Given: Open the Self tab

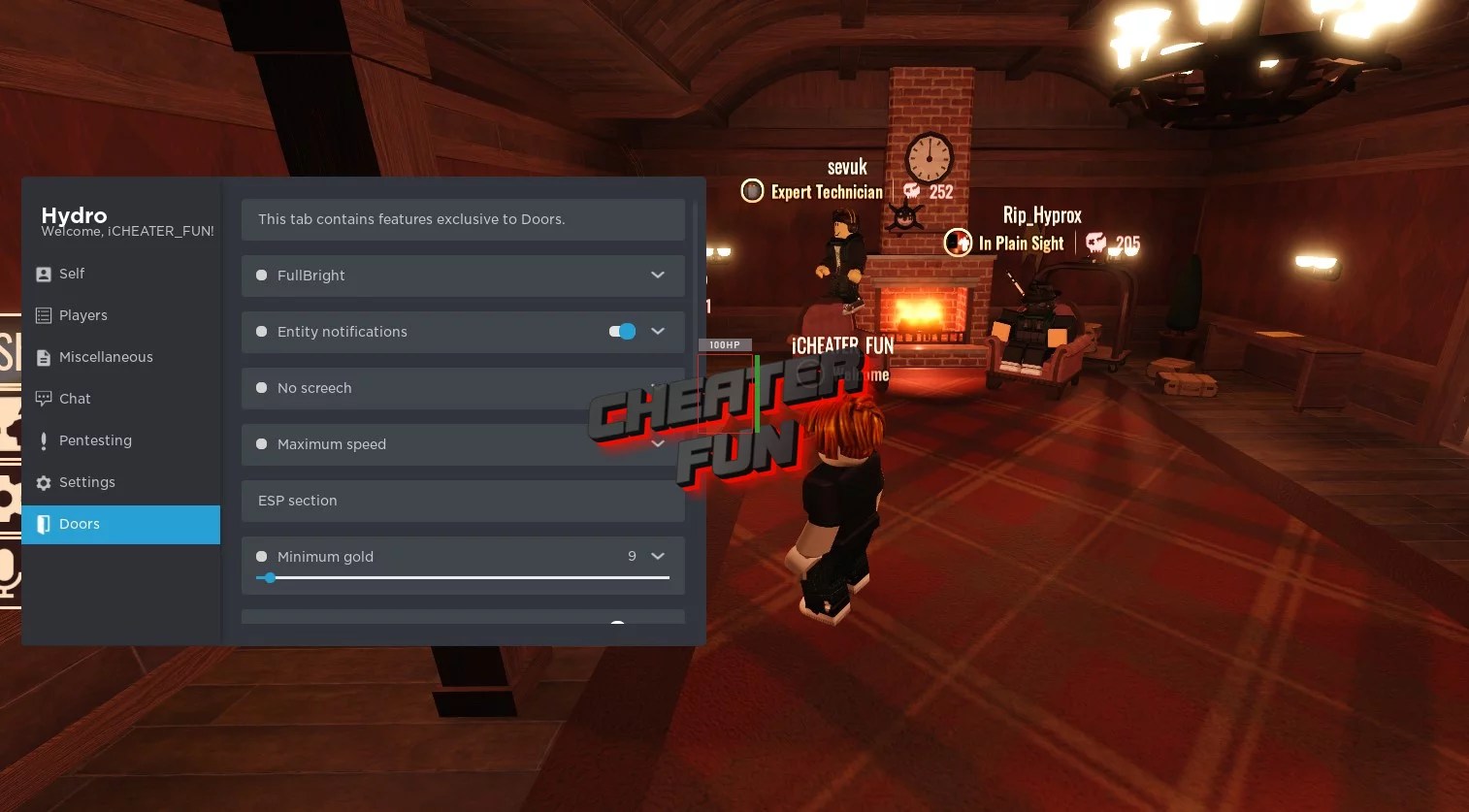Looking at the screenshot, I should pos(73,273).
